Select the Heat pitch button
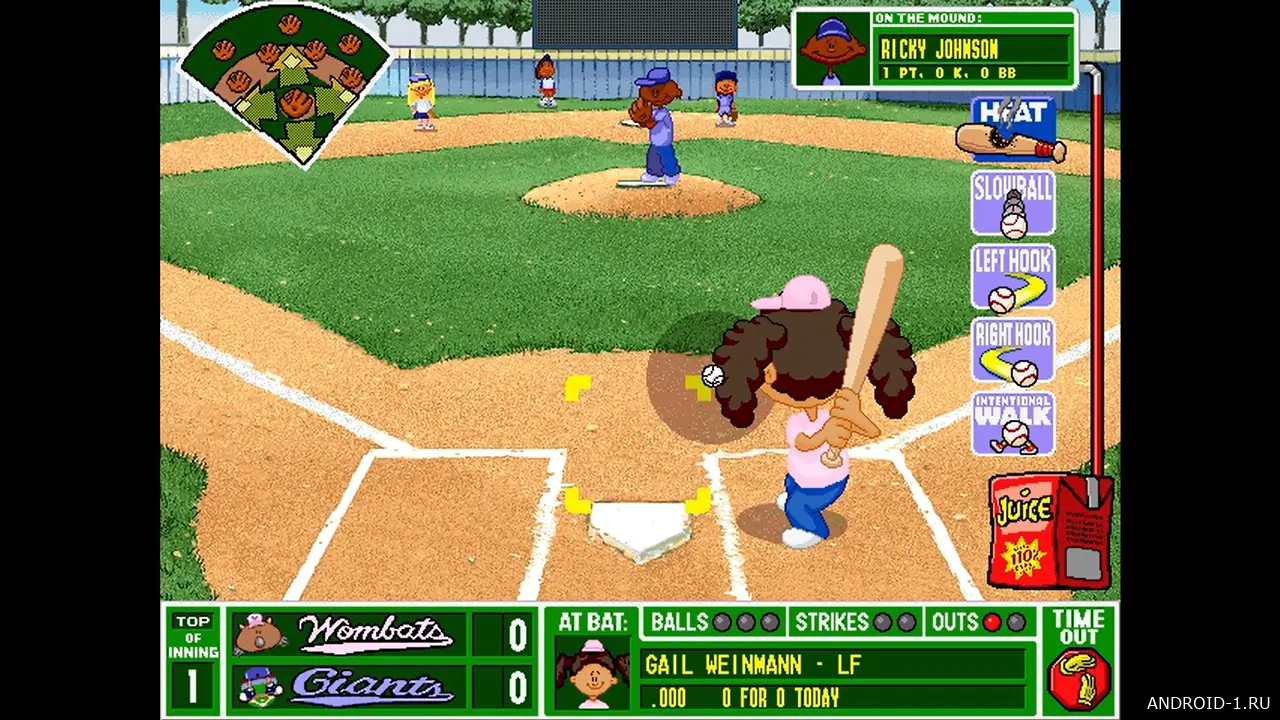The width and height of the screenshot is (1280, 720). [x=1013, y=128]
